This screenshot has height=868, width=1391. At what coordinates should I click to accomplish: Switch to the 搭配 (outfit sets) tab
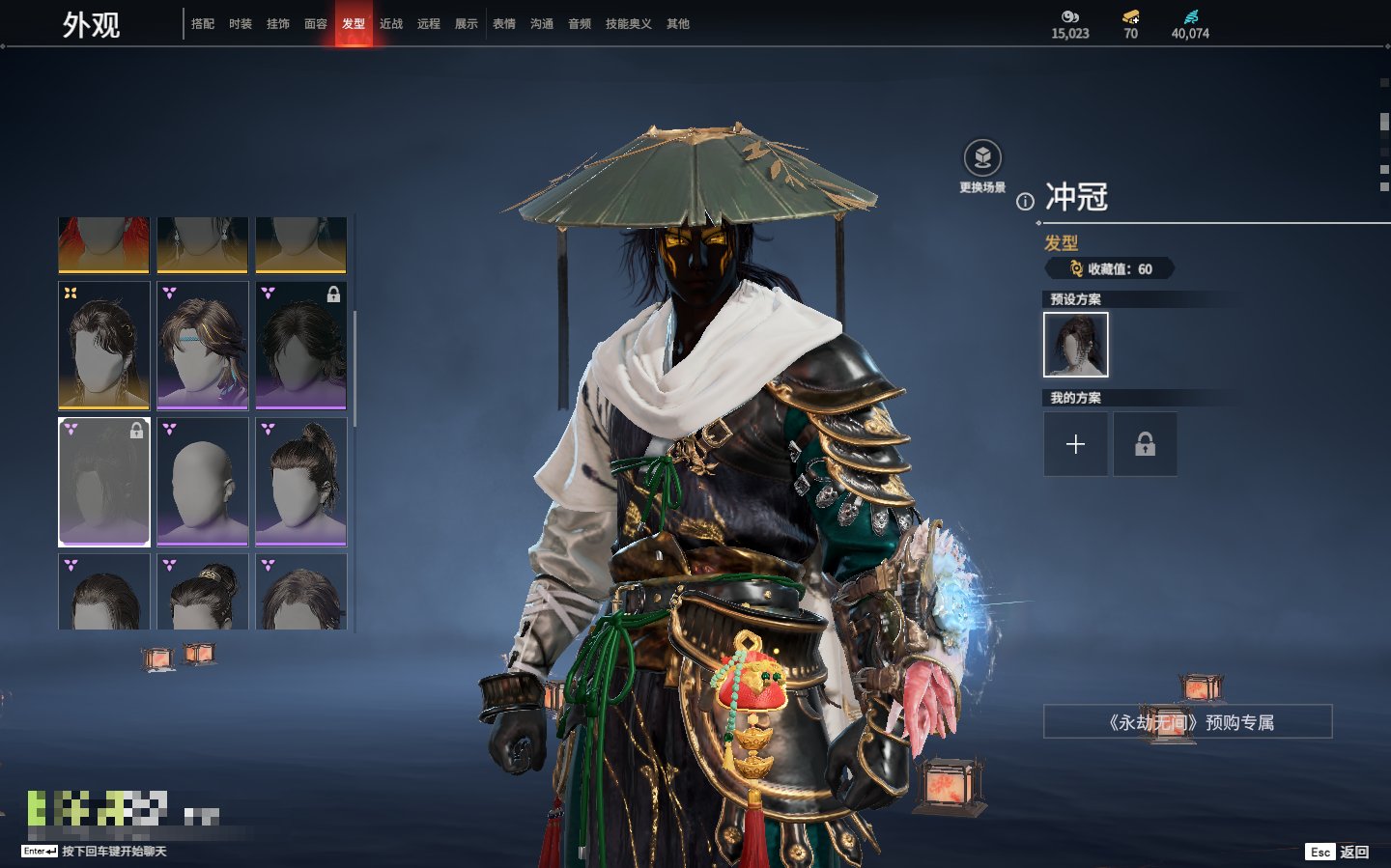203,24
